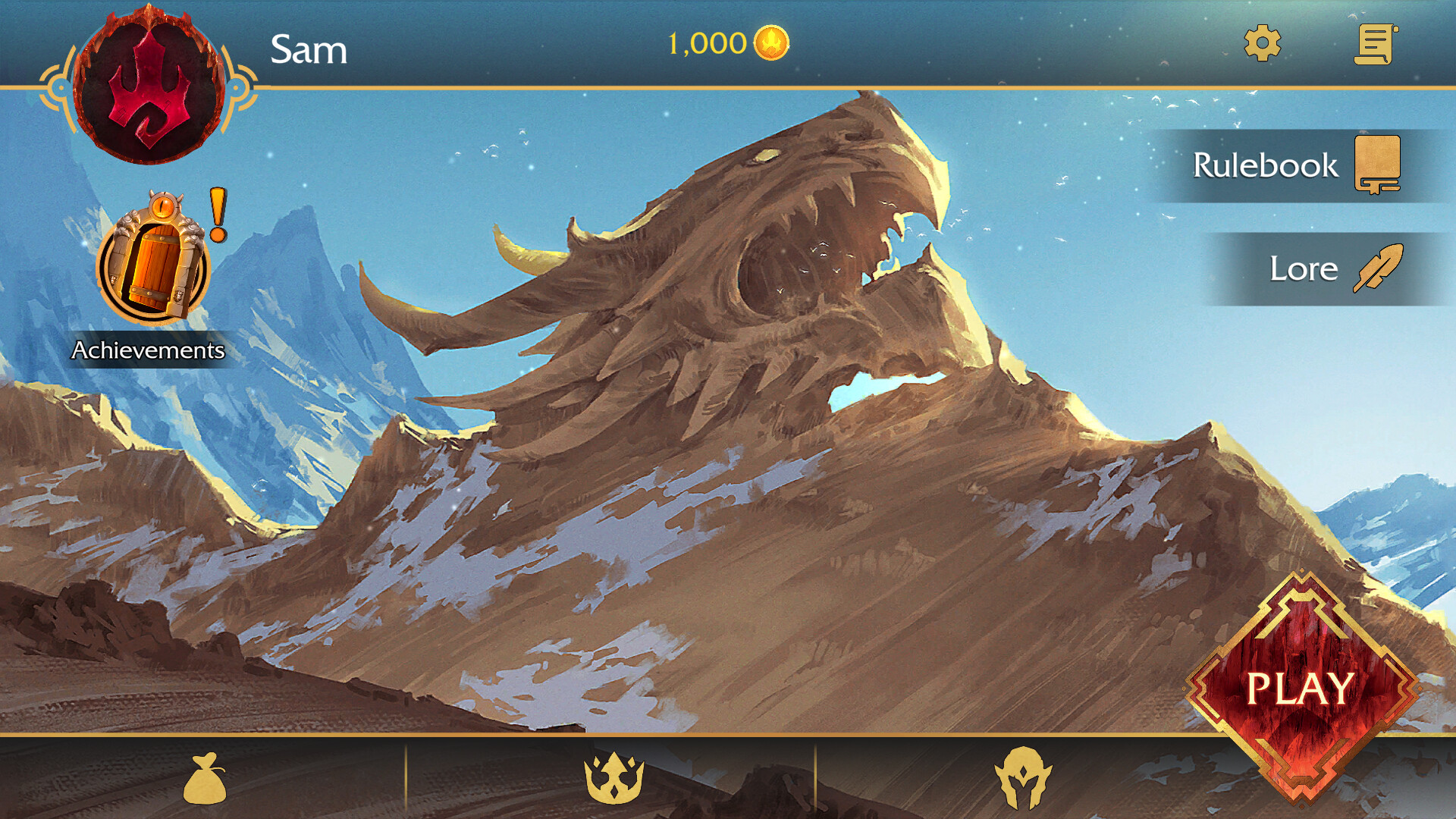Open the Lore panel

click(1304, 268)
